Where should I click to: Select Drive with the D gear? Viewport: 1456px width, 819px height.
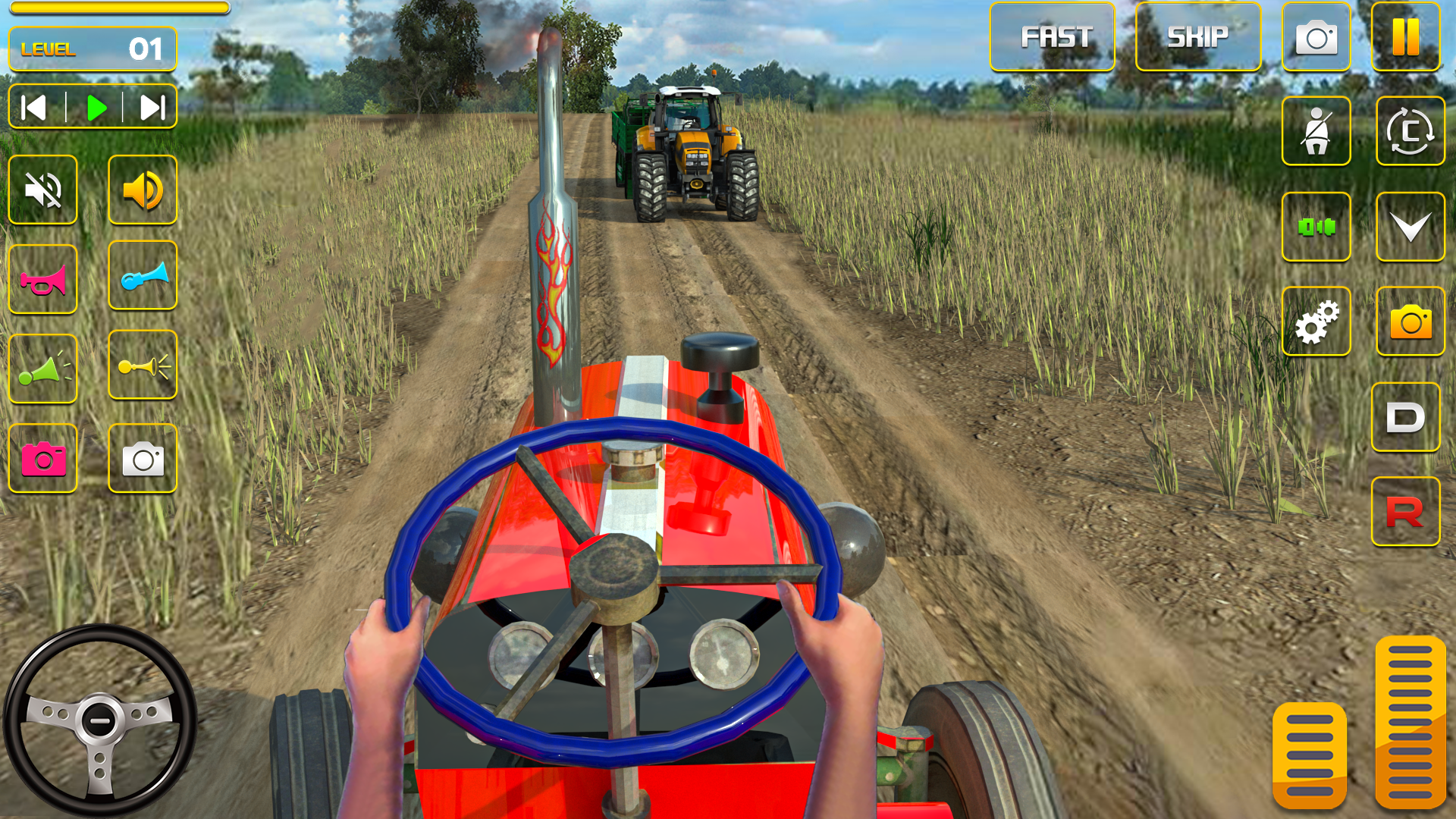pos(1407,417)
